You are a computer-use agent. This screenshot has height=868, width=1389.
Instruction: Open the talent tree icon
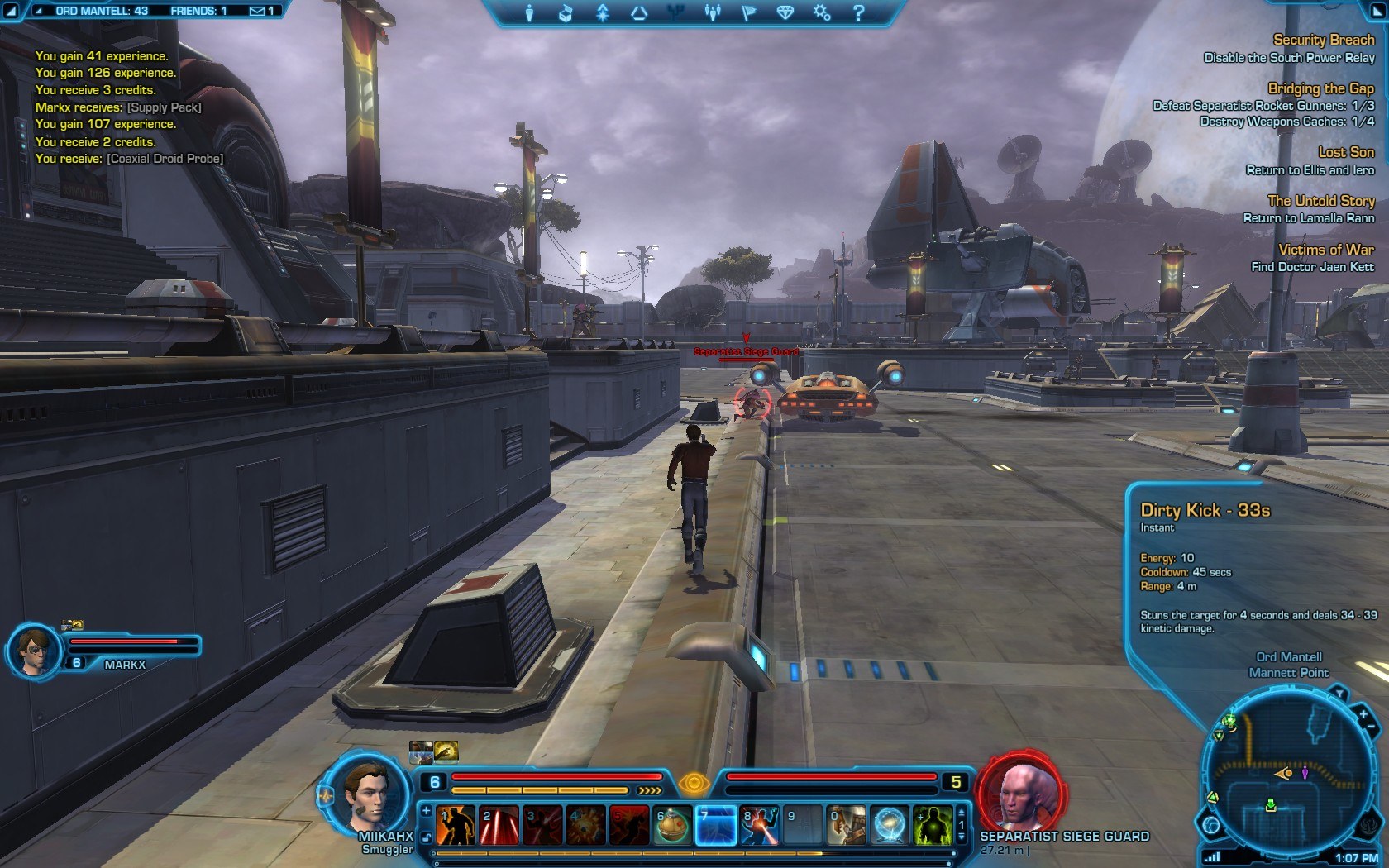pyautogui.click(x=676, y=13)
